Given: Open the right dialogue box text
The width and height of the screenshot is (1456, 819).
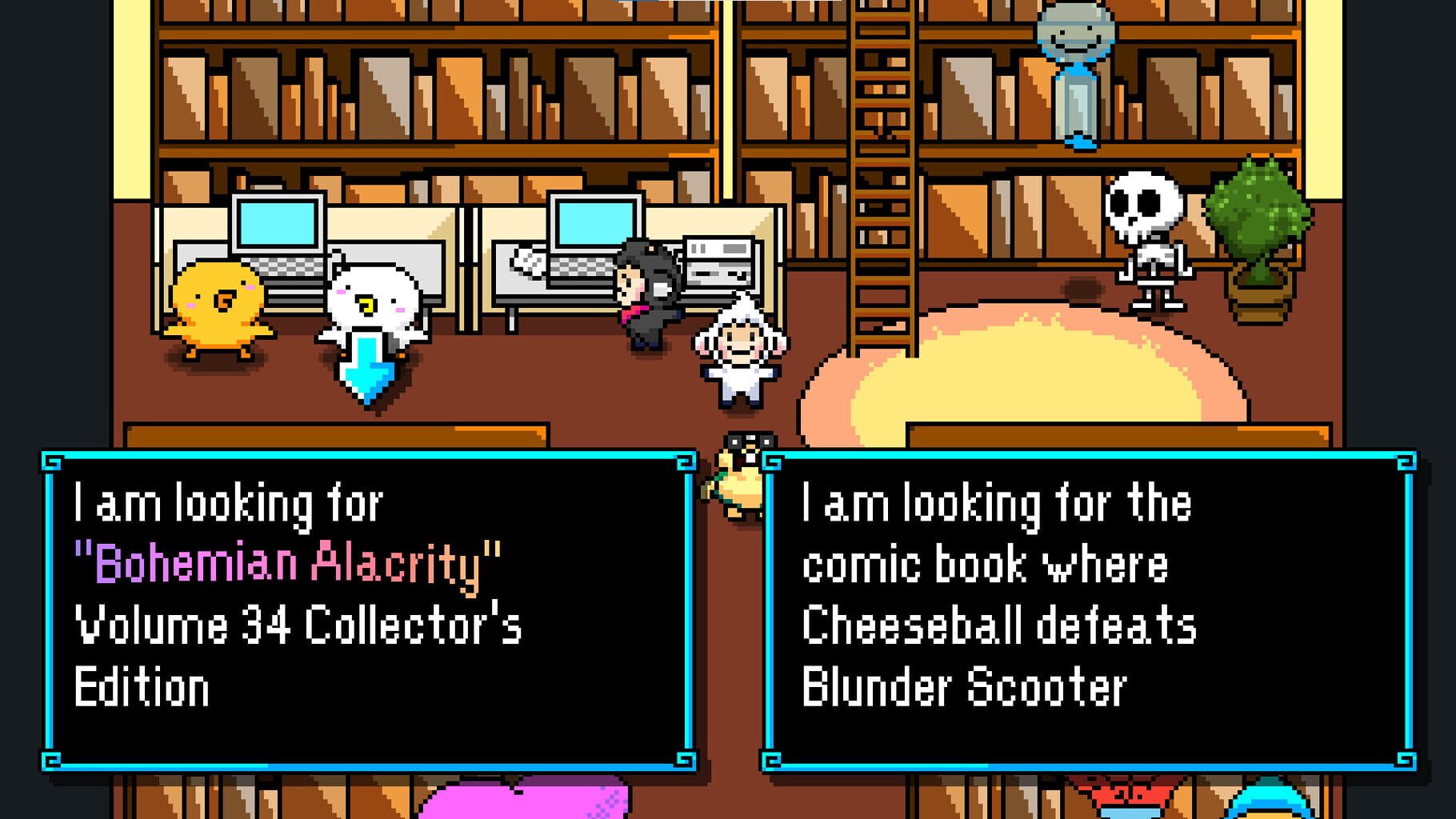Looking at the screenshot, I should 1000,592.
